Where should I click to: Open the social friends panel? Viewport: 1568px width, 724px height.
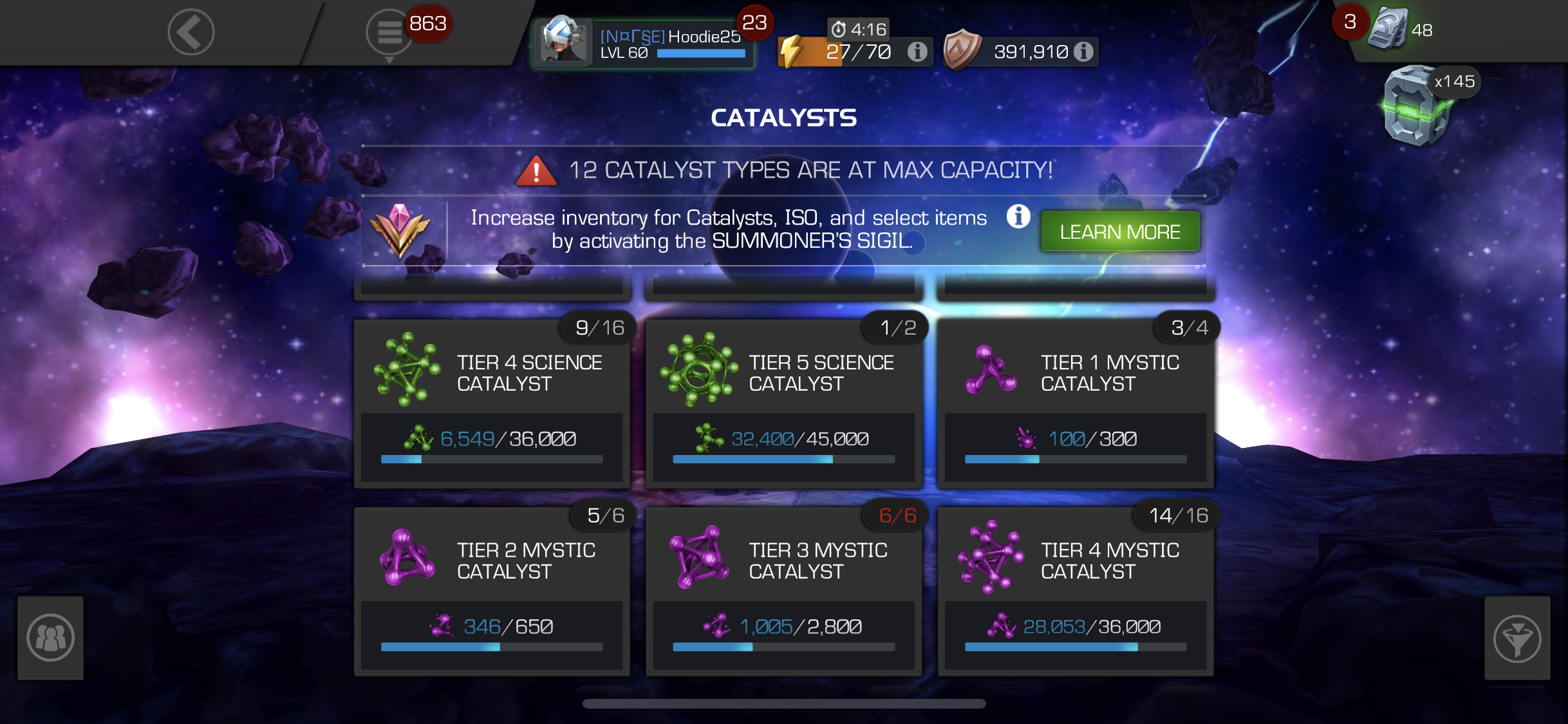coord(51,638)
